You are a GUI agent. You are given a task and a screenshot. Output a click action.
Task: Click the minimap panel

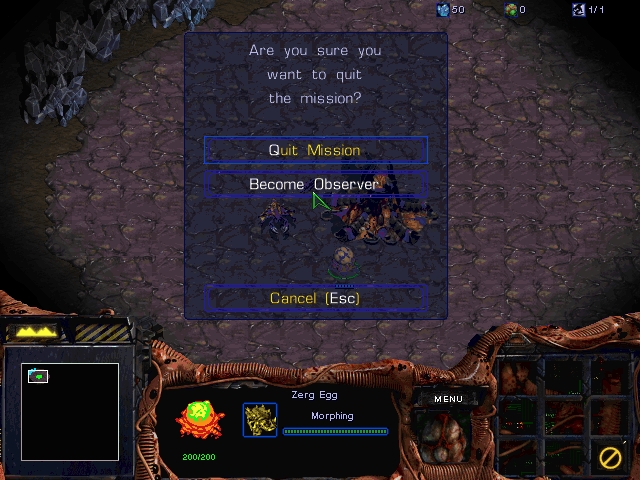click(70, 411)
